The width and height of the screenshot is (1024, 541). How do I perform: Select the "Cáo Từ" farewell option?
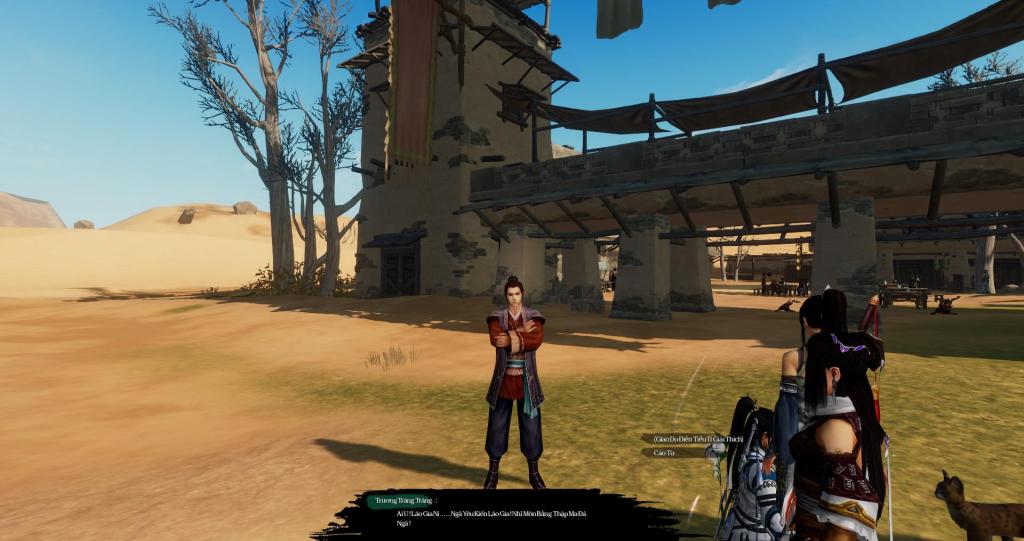pyautogui.click(x=665, y=453)
